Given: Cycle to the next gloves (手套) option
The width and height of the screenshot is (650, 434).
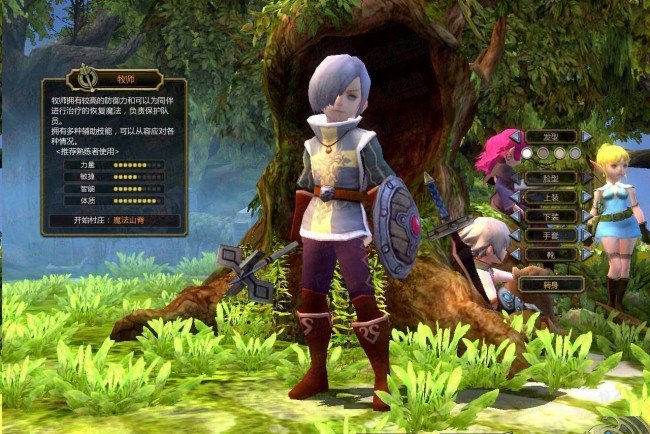Looking at the screenshot, I should (x=587, y=235).
